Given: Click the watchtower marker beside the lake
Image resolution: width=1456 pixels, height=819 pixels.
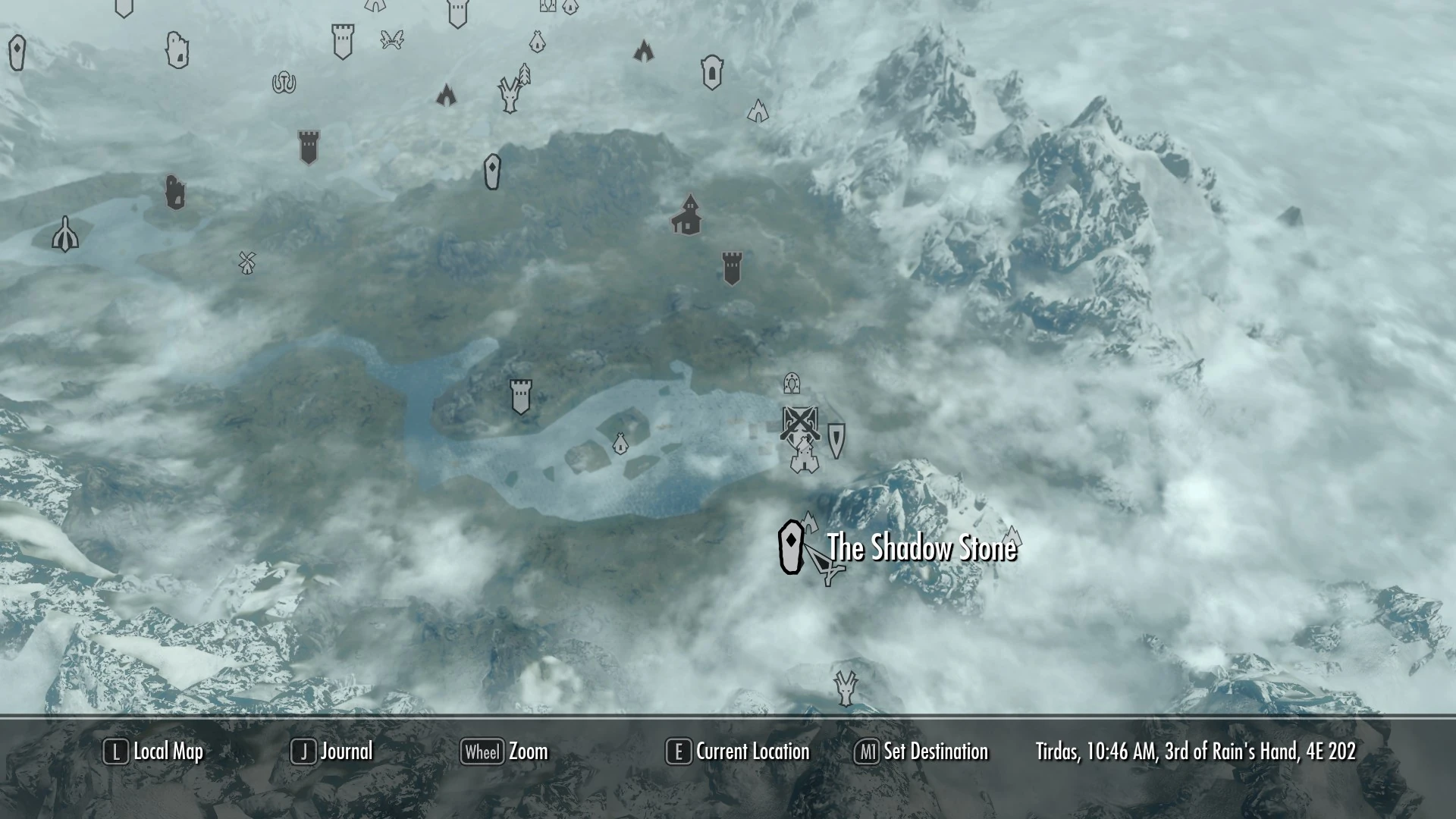Looking at the screenshot, I should 519,394.
